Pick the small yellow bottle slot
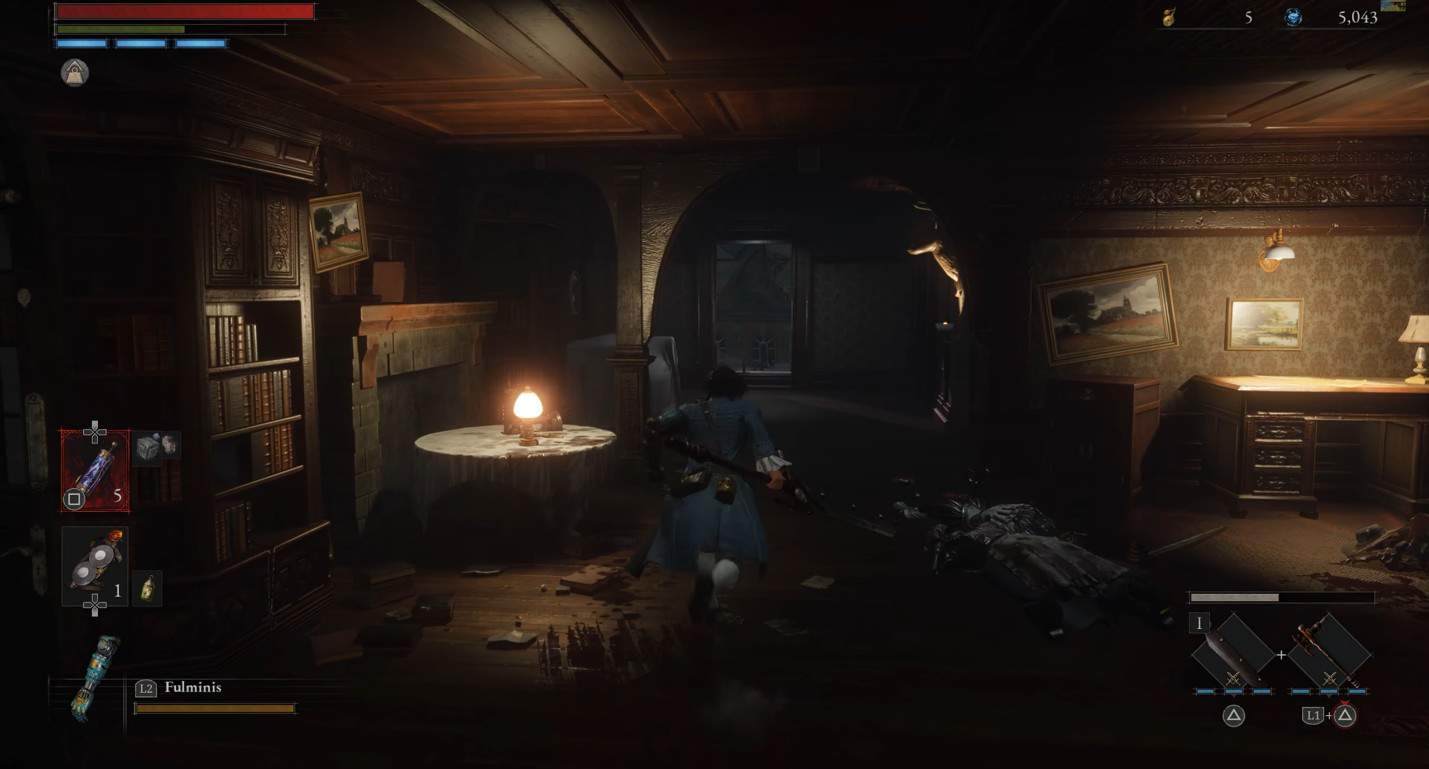The width and height of the screenshot is (1429, 769). 147,588
